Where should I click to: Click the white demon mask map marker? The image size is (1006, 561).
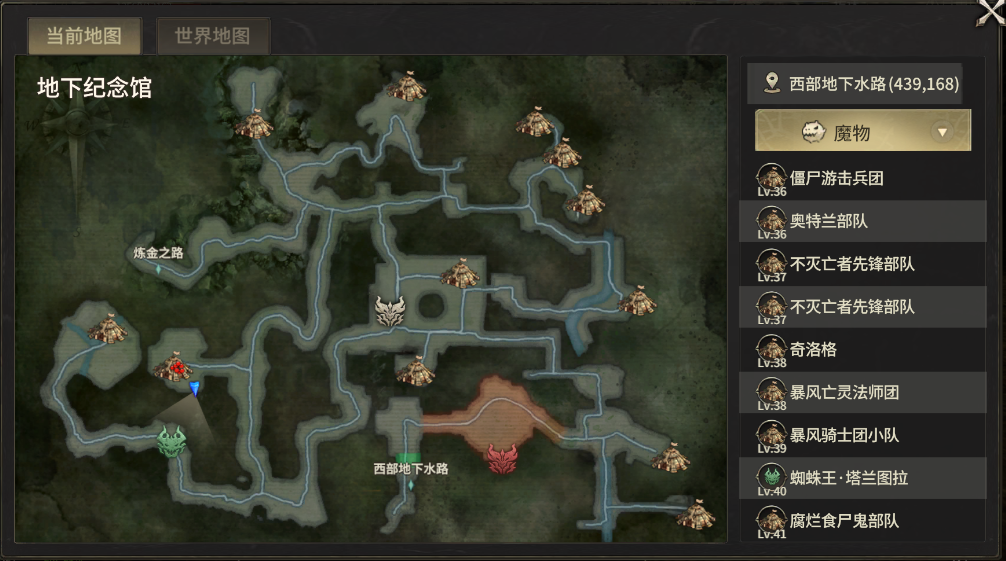click(x=390, y=311)
